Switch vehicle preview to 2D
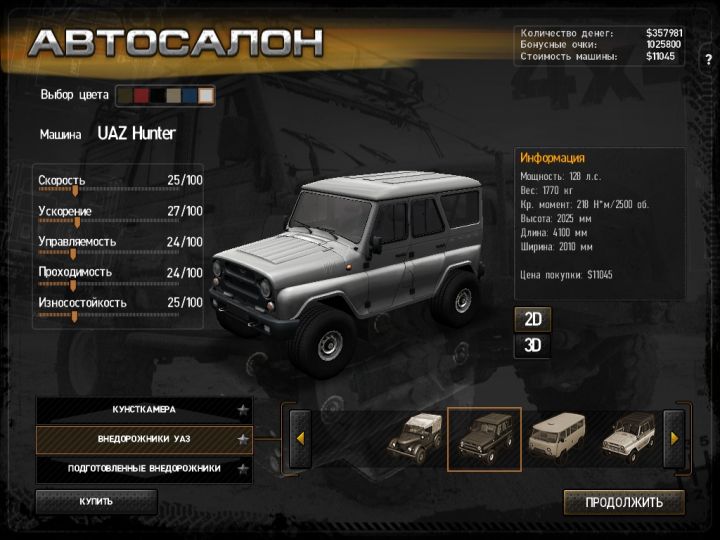The height and width of the screenshot is (540, 720). tap(533, 320)
